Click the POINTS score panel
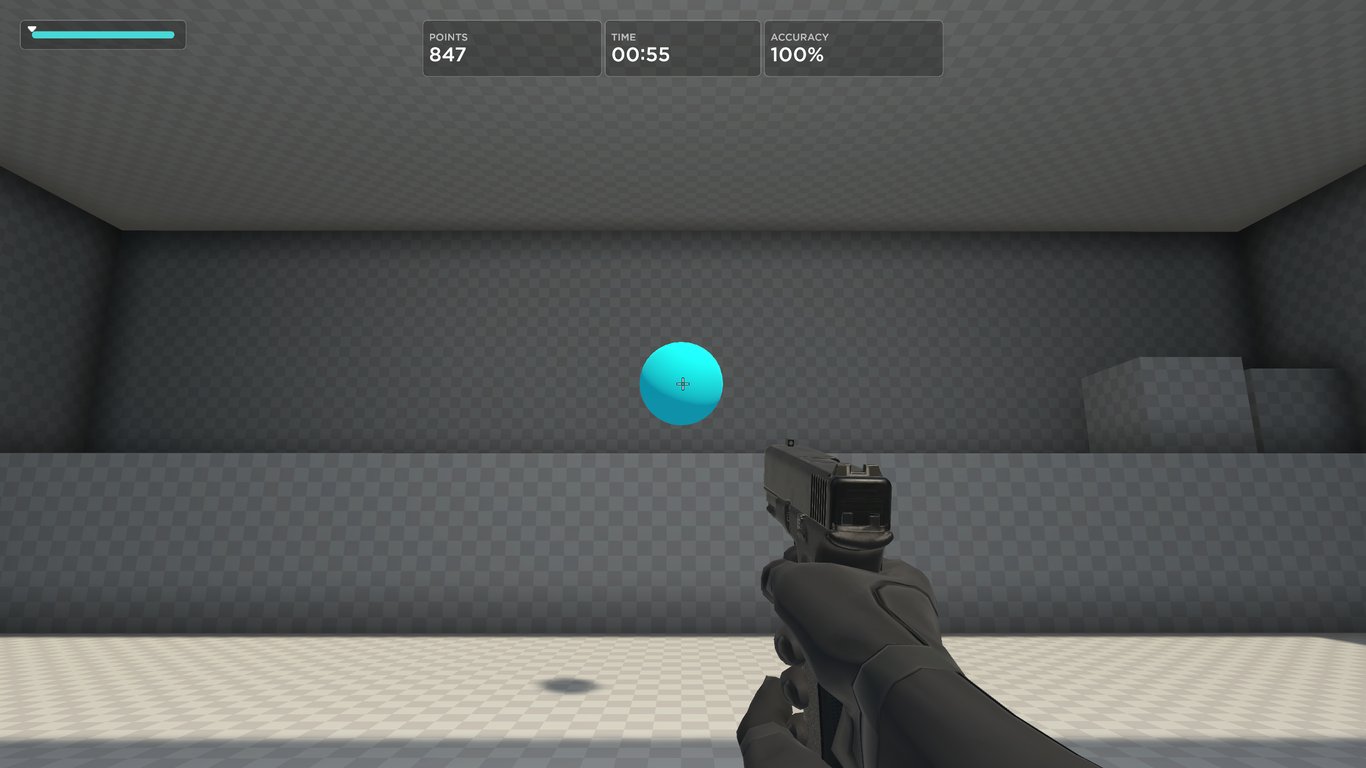1366x768 pixels. [x=511, y=48]
